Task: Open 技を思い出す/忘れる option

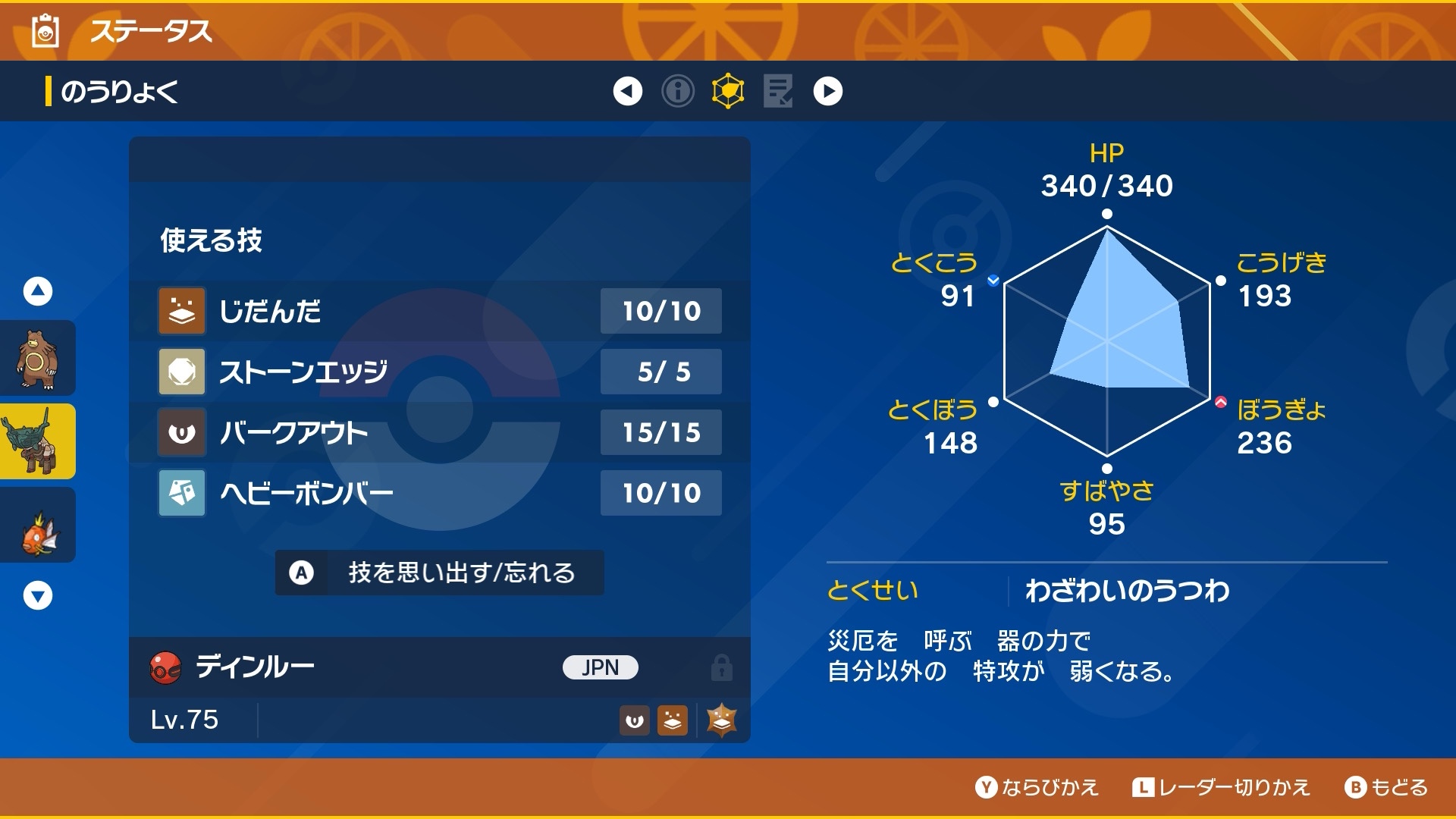Action: tap(440, 573)
